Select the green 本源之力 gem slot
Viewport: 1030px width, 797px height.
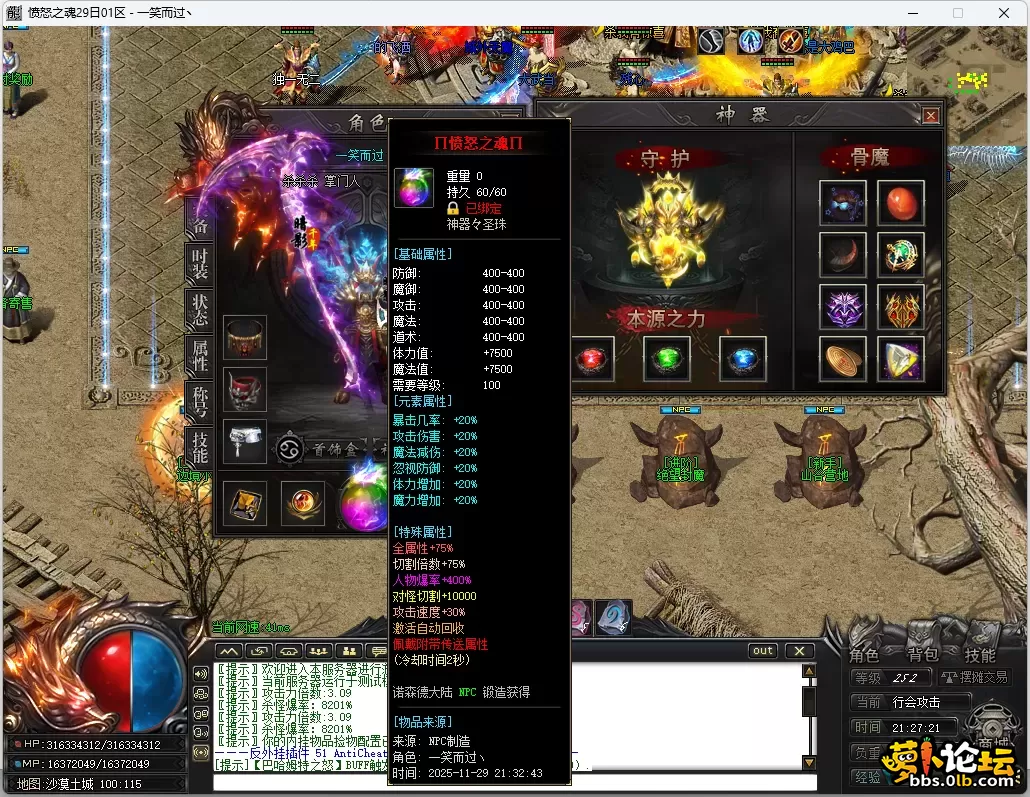tap(667, 359)
